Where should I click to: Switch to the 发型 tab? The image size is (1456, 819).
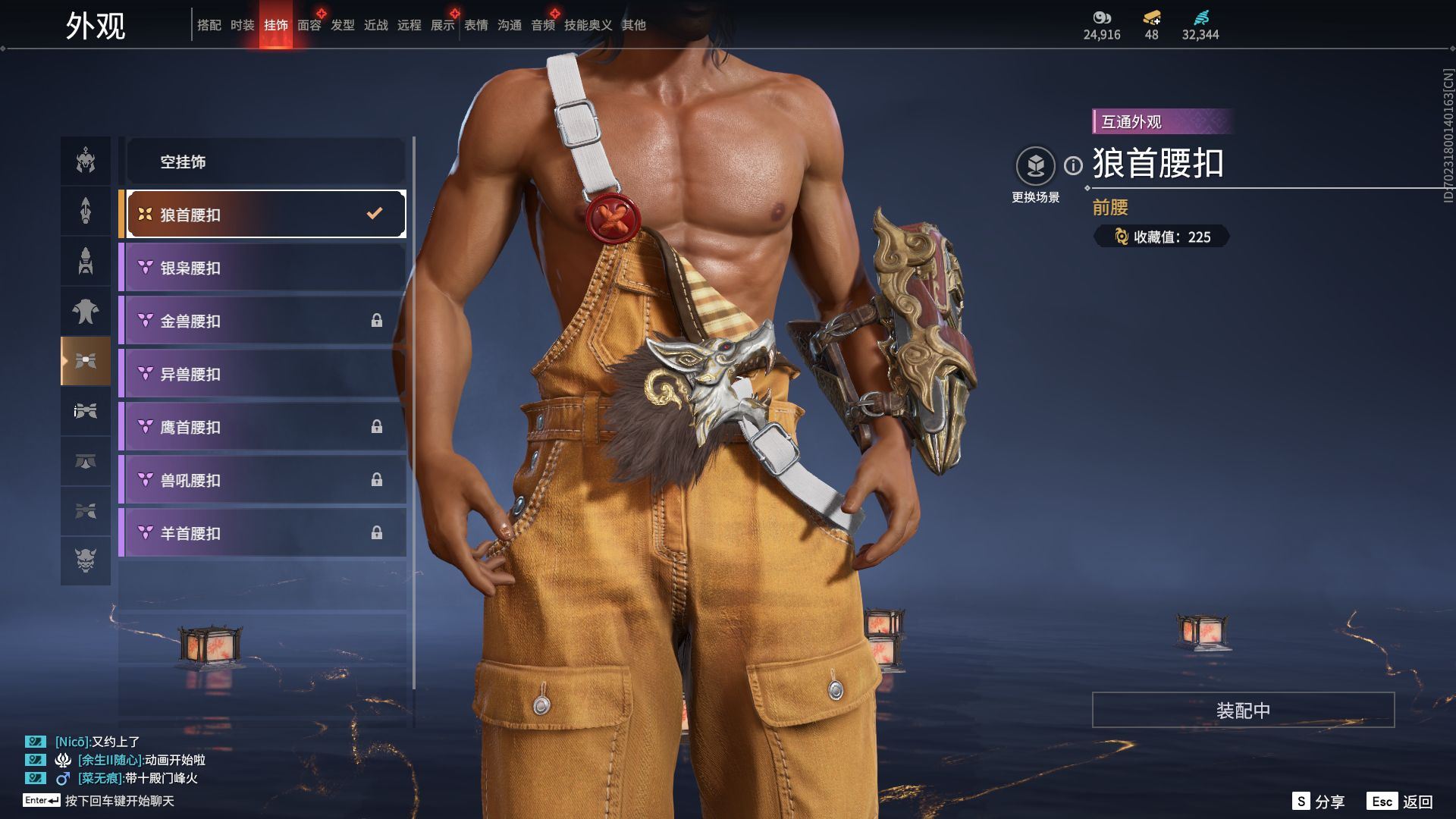[342, 25]
